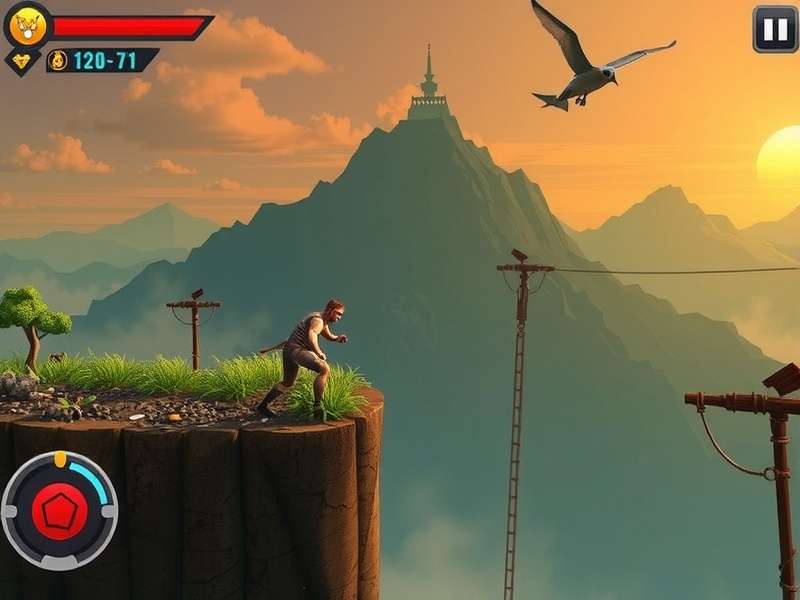Tap the red pentagon action button
800x600 pixels.
[59, 510]
